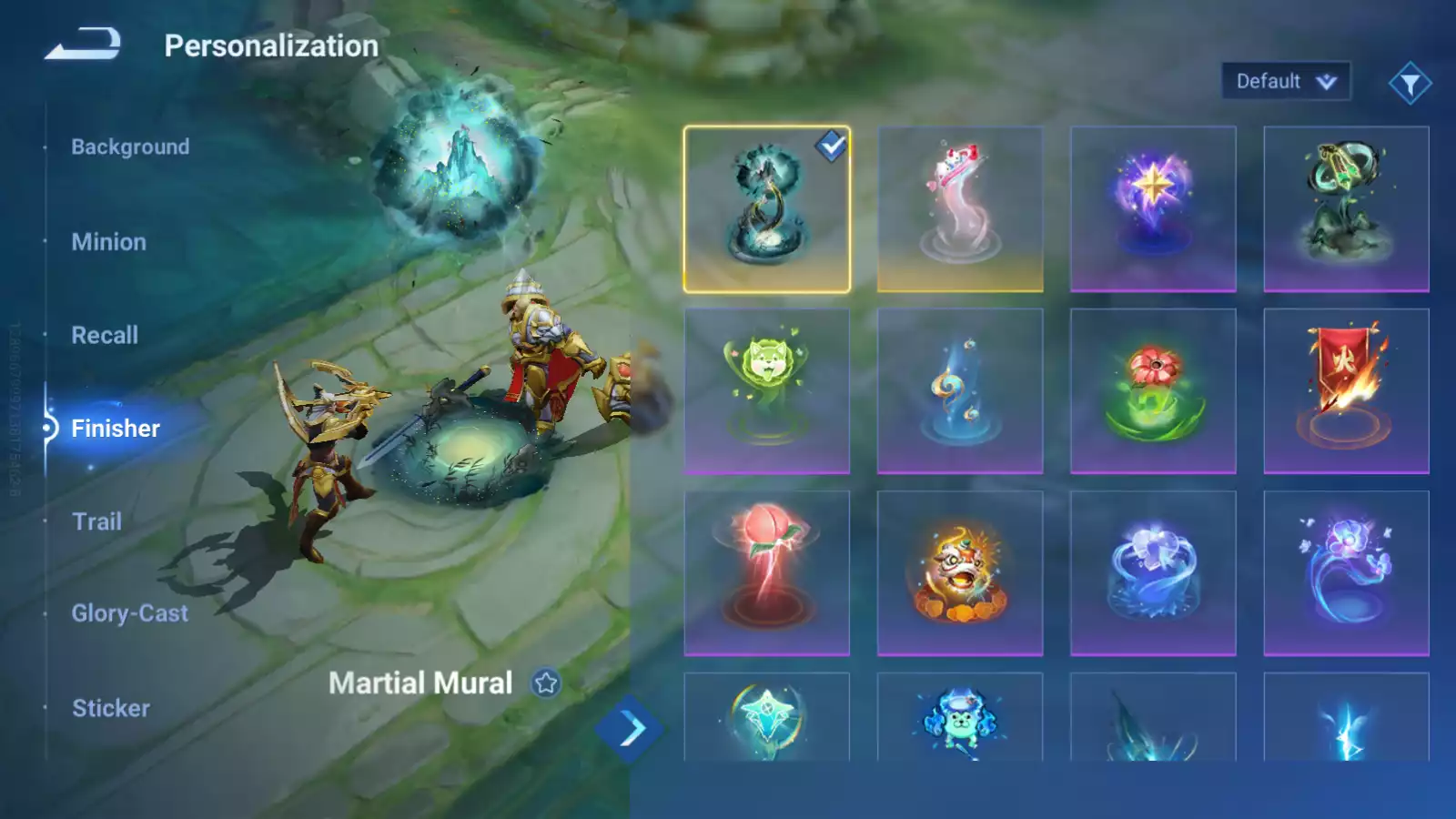Choose the Trail category
This screenshot has height=819, width=1456.
(x=96, y=521)
